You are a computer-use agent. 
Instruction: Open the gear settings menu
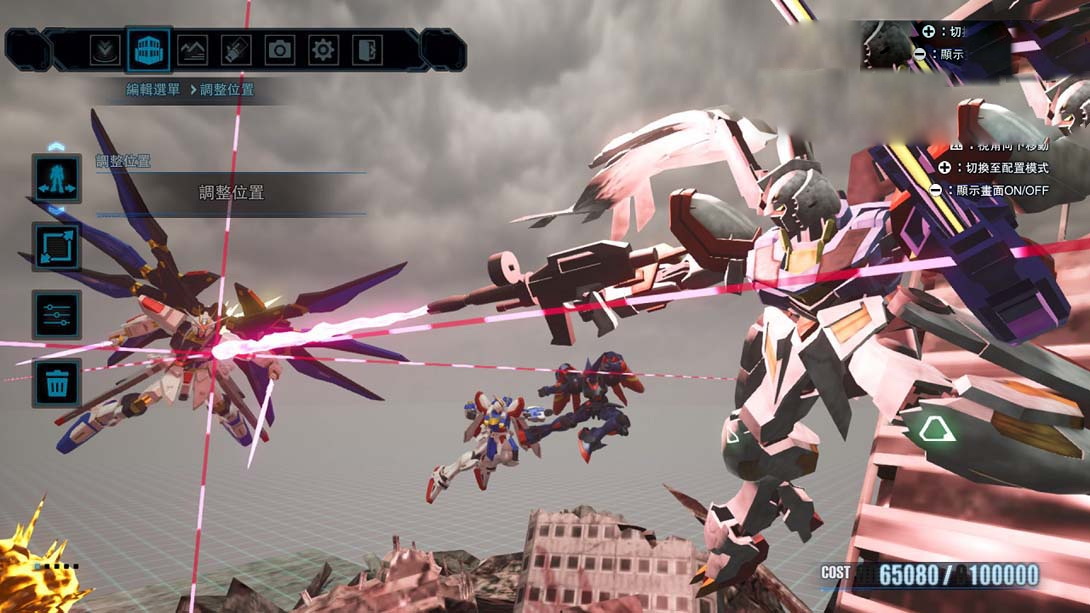tap(323, 49)
